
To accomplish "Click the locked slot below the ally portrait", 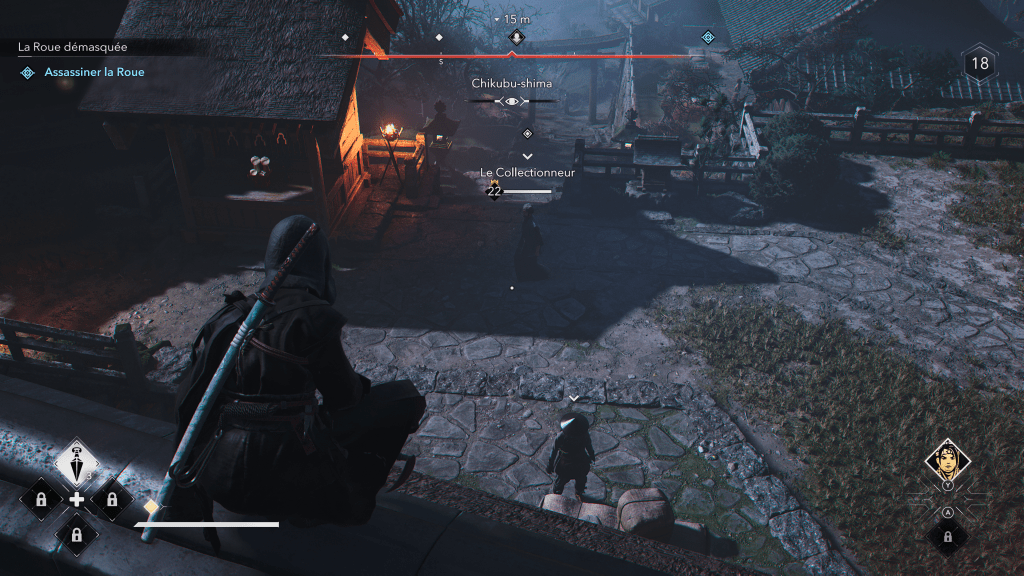I will click(x=947, y=536).
